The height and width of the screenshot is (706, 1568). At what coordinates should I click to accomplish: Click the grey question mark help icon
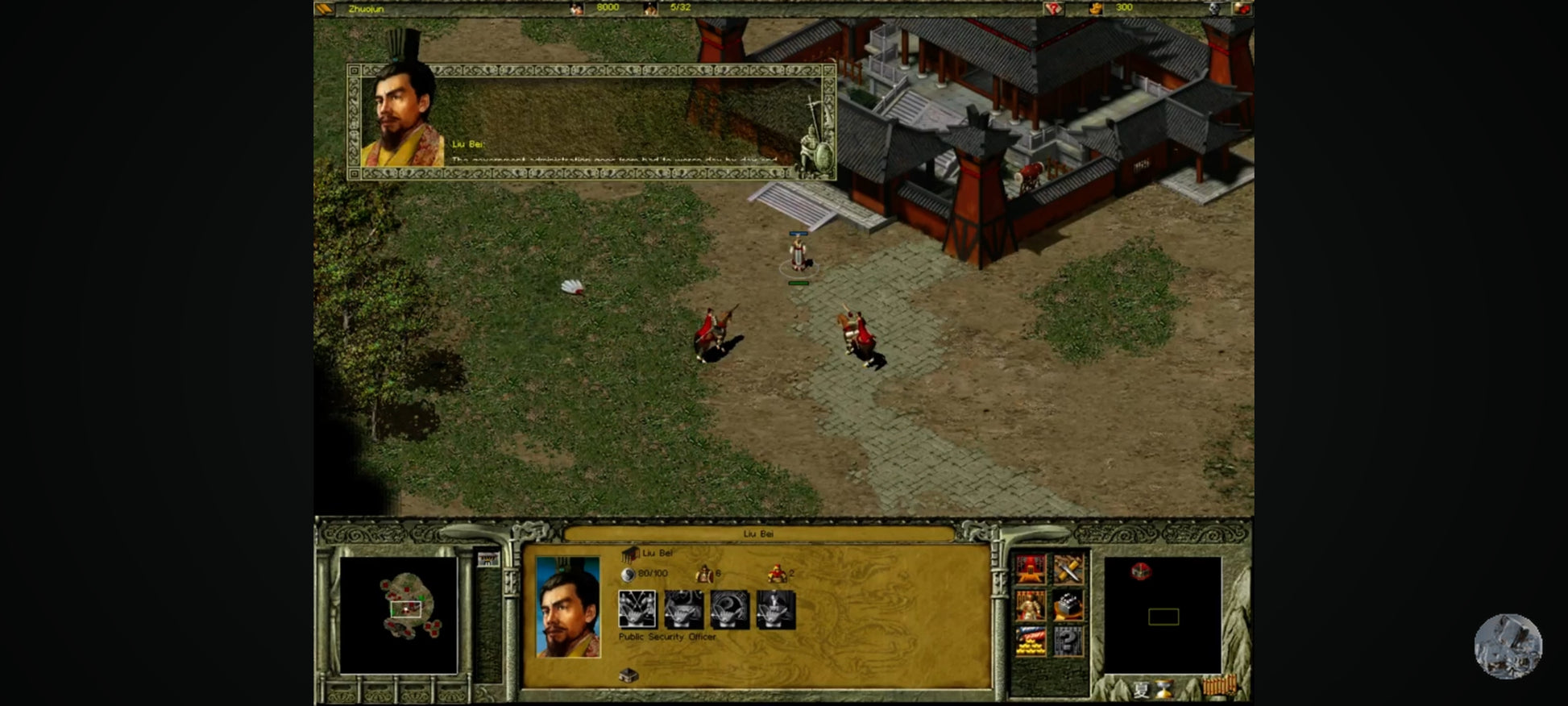tap(1068, 642)
